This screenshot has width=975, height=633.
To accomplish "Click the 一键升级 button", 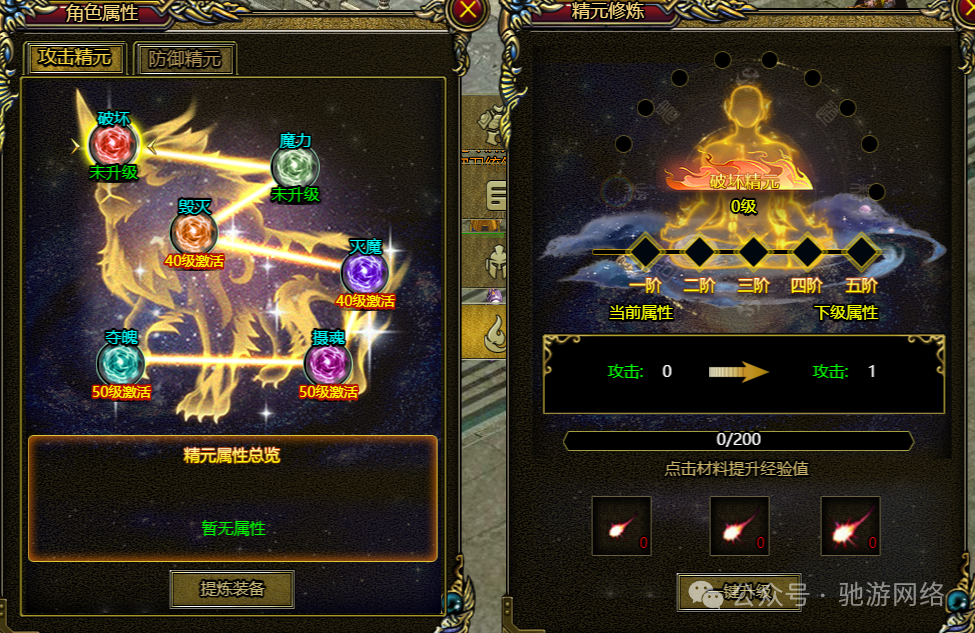I will coord(724,590).
